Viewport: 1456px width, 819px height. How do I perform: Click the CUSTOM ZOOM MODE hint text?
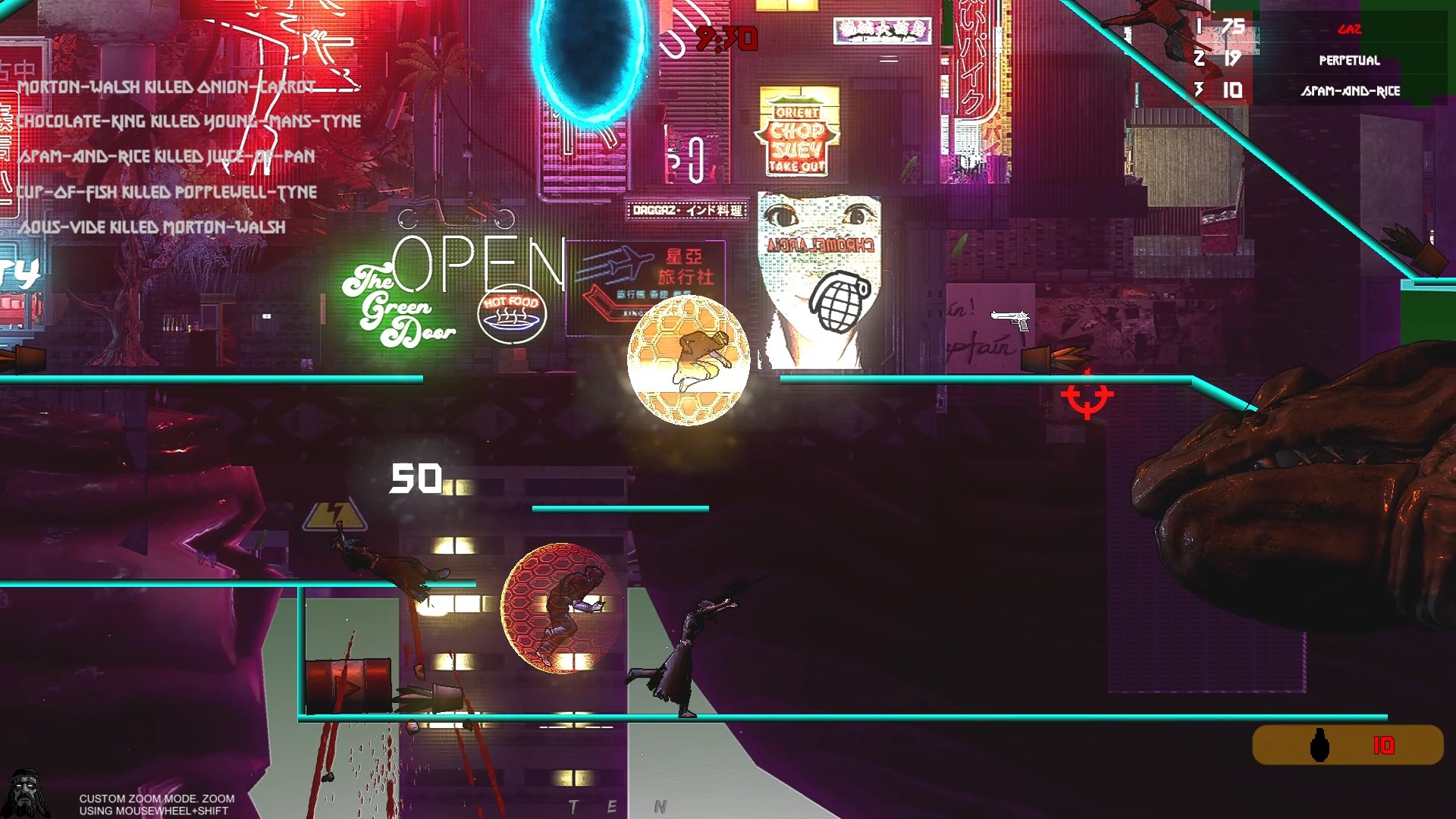click(x=155, y=802)
